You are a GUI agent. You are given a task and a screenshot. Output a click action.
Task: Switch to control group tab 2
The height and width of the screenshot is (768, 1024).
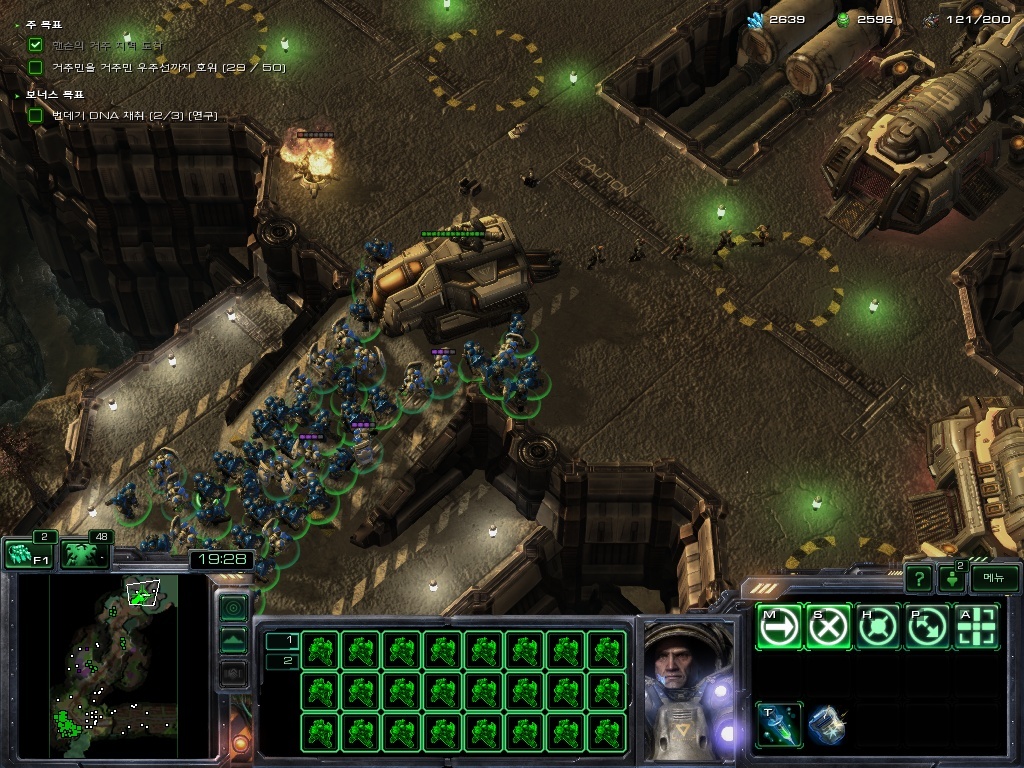click(x=282, y=660)
